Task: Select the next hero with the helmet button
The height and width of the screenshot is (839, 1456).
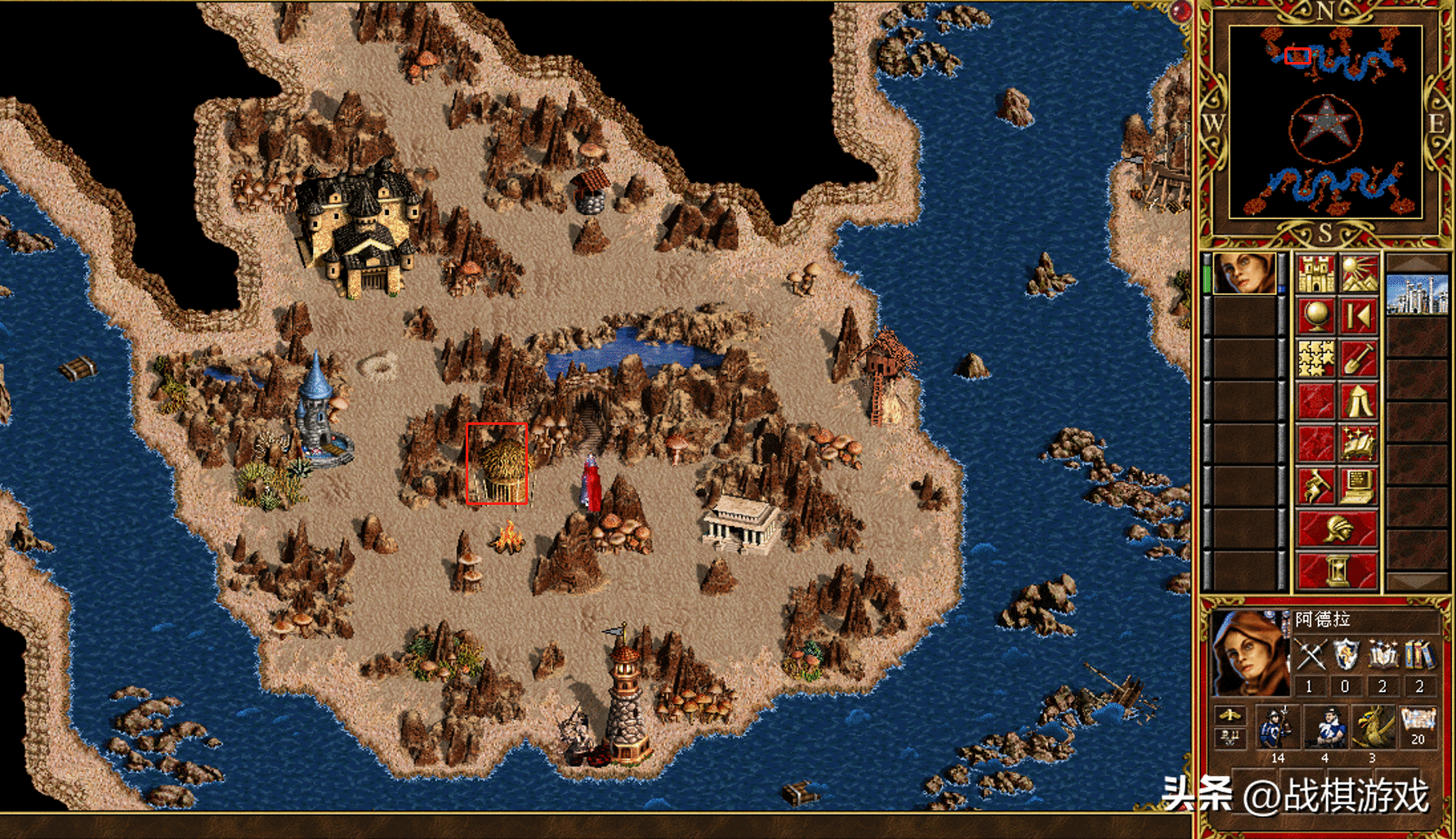Action: (1338, 529)
